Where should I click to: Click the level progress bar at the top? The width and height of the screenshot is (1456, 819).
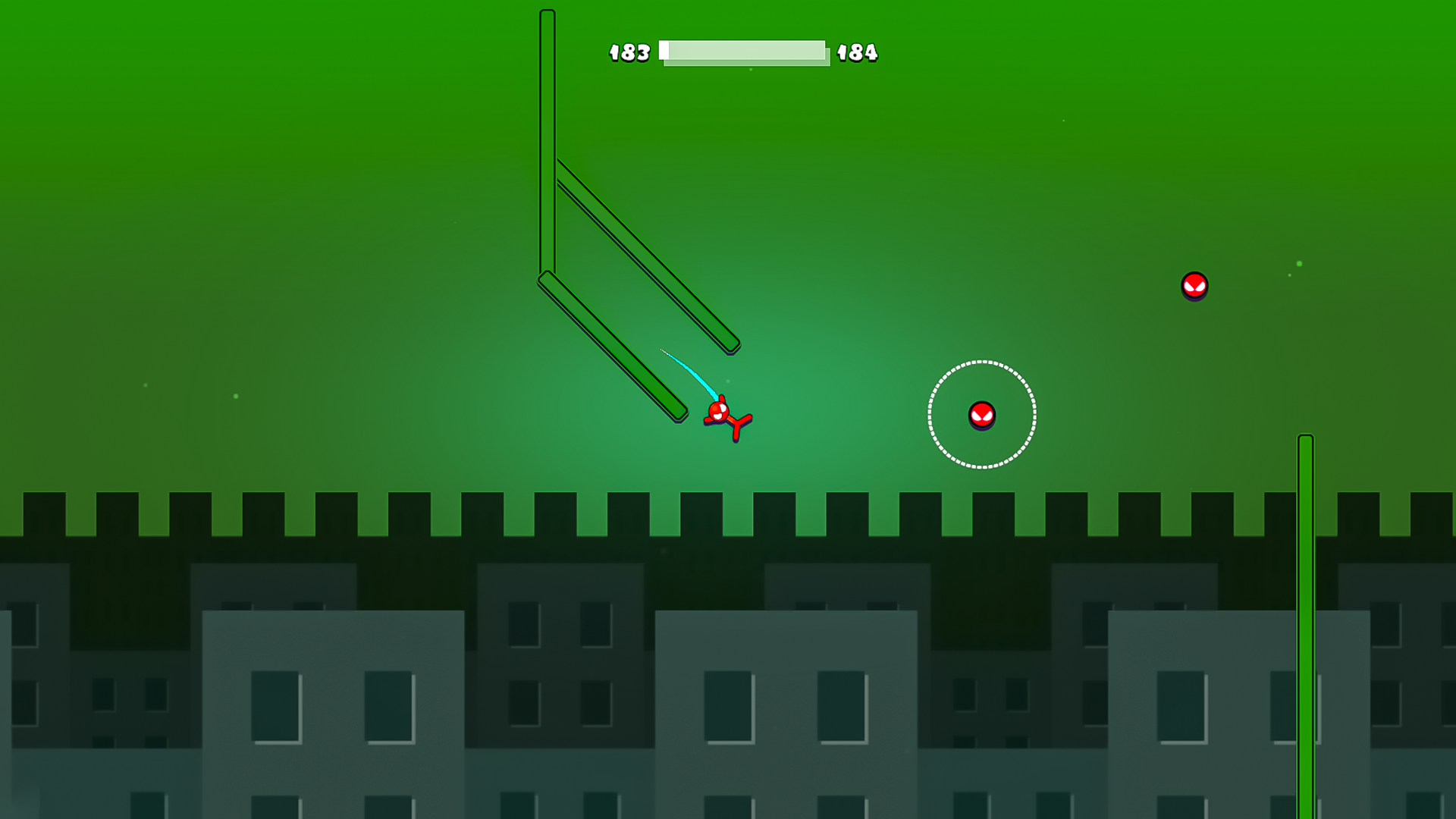(743, 52)
